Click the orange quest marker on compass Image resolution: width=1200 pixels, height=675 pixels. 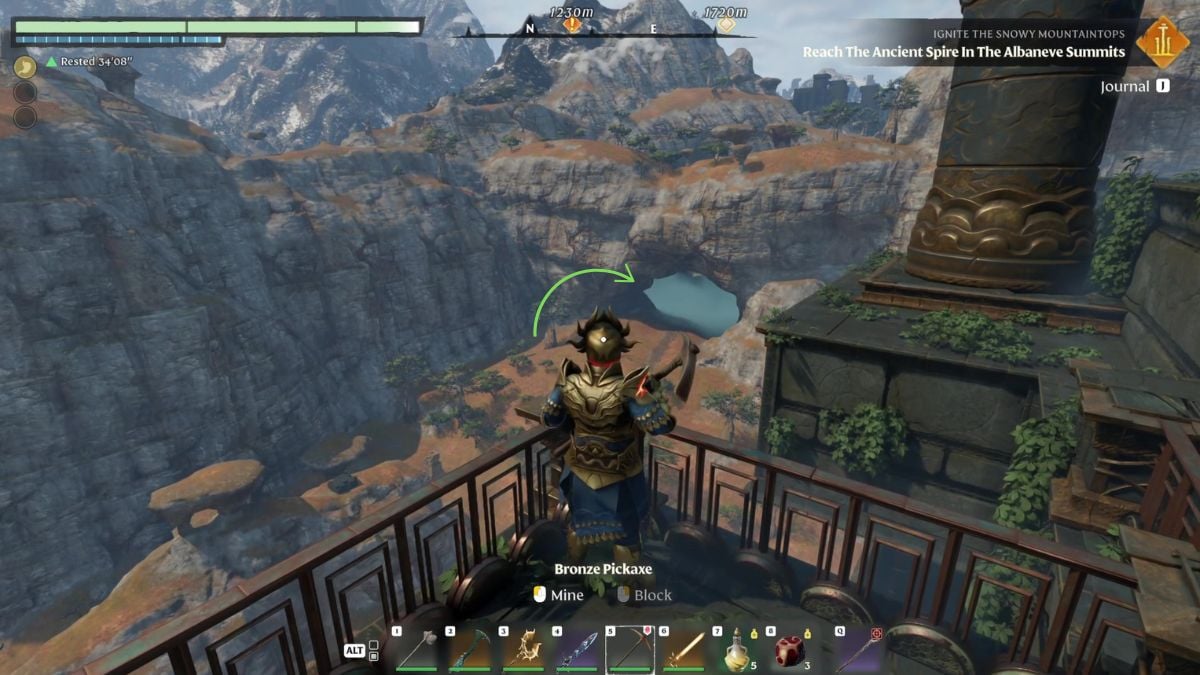pyautogui.click(x=571, y=24)
